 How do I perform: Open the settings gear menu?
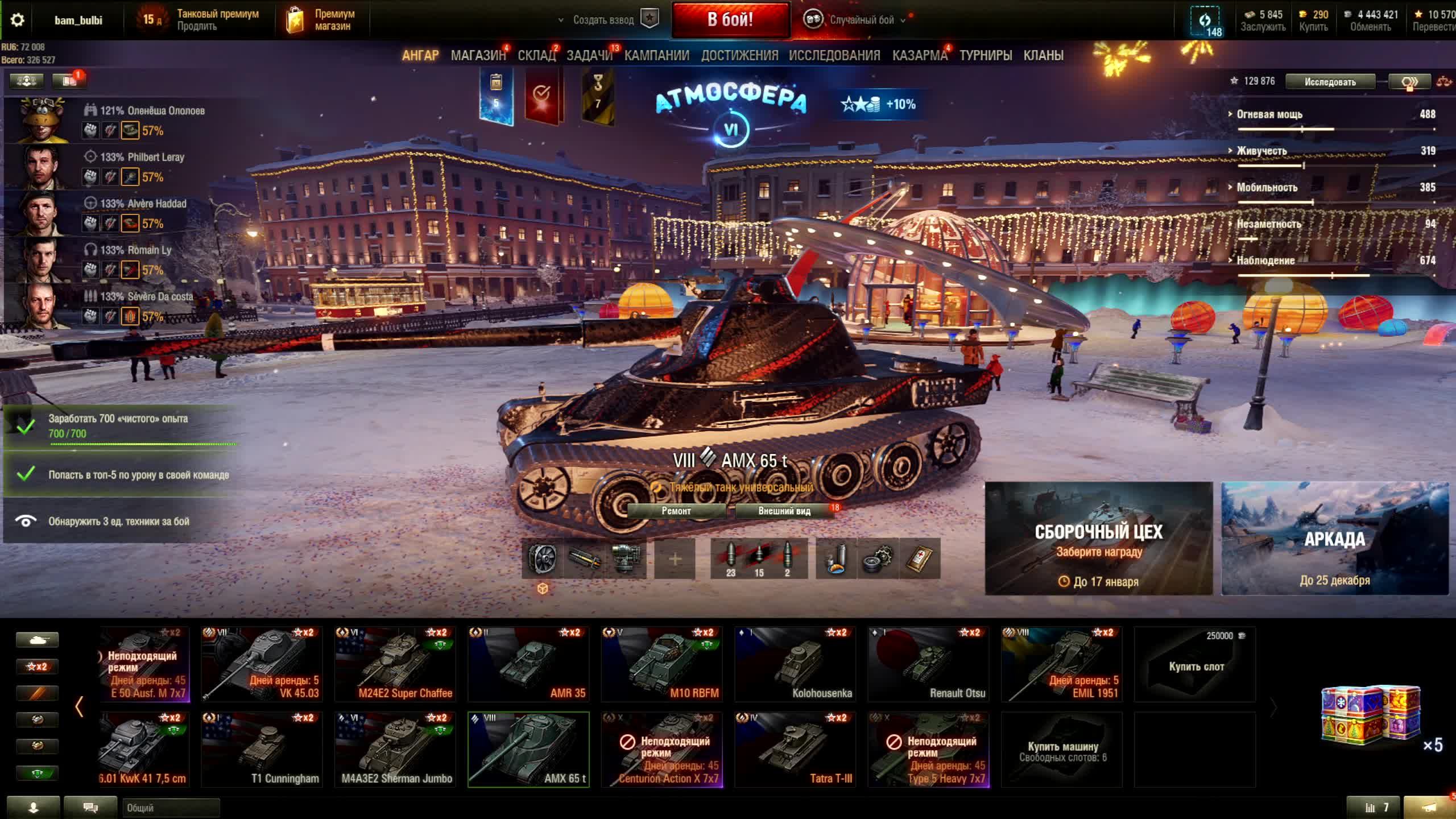(17, 20)
